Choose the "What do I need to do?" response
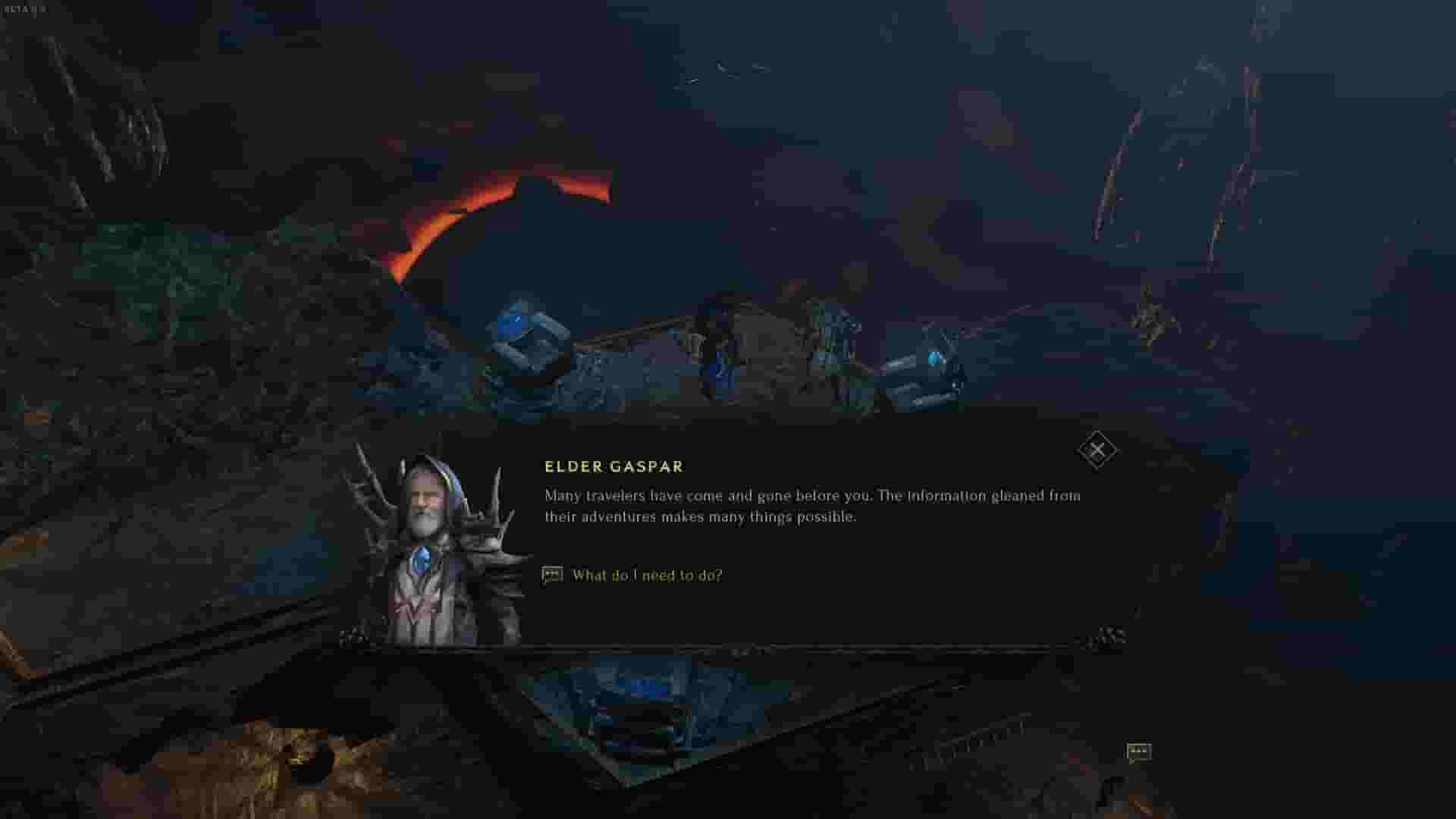1456x819 pixels. coord(648,576)
